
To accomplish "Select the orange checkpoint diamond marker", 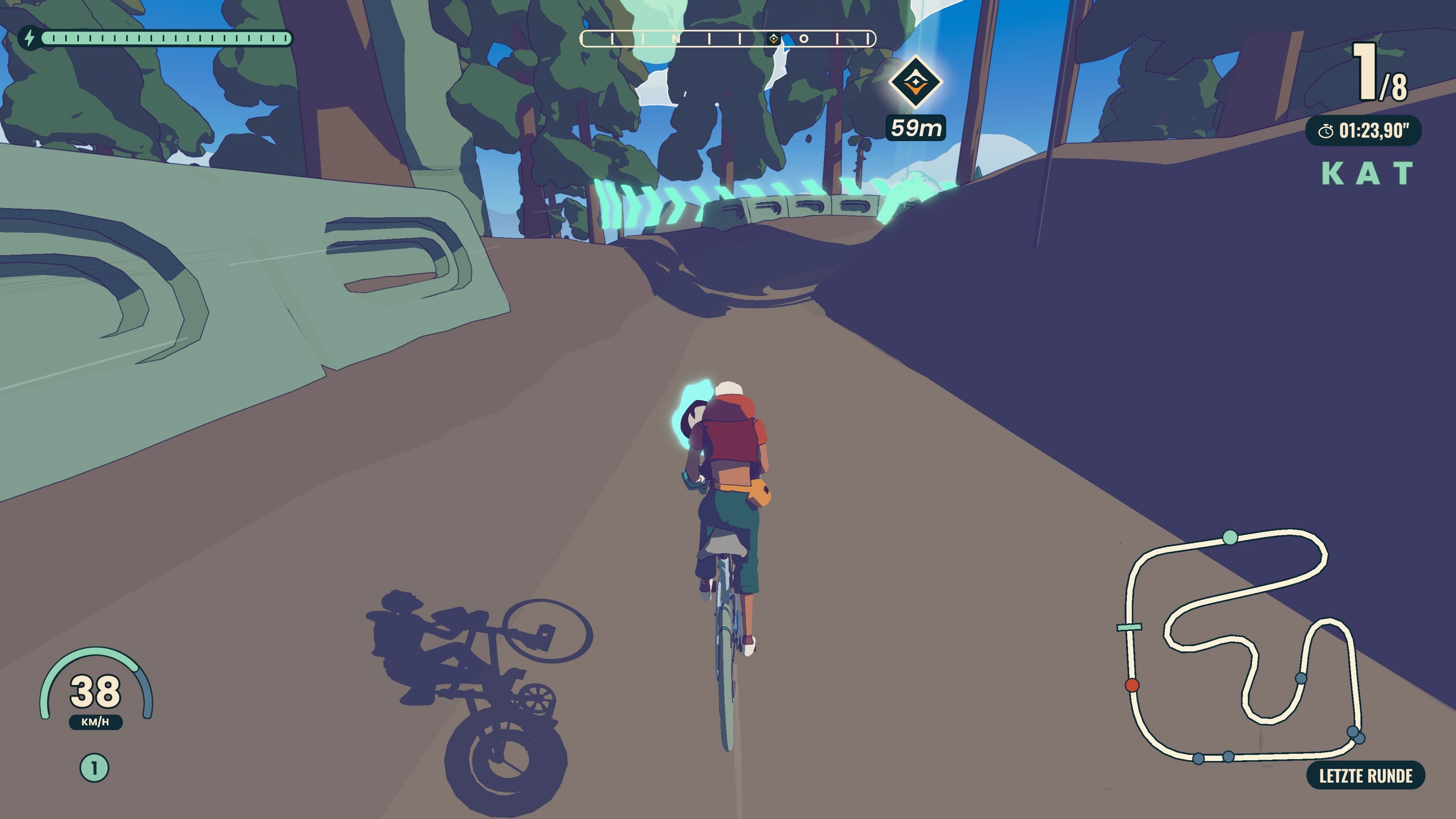I will 915,83.
